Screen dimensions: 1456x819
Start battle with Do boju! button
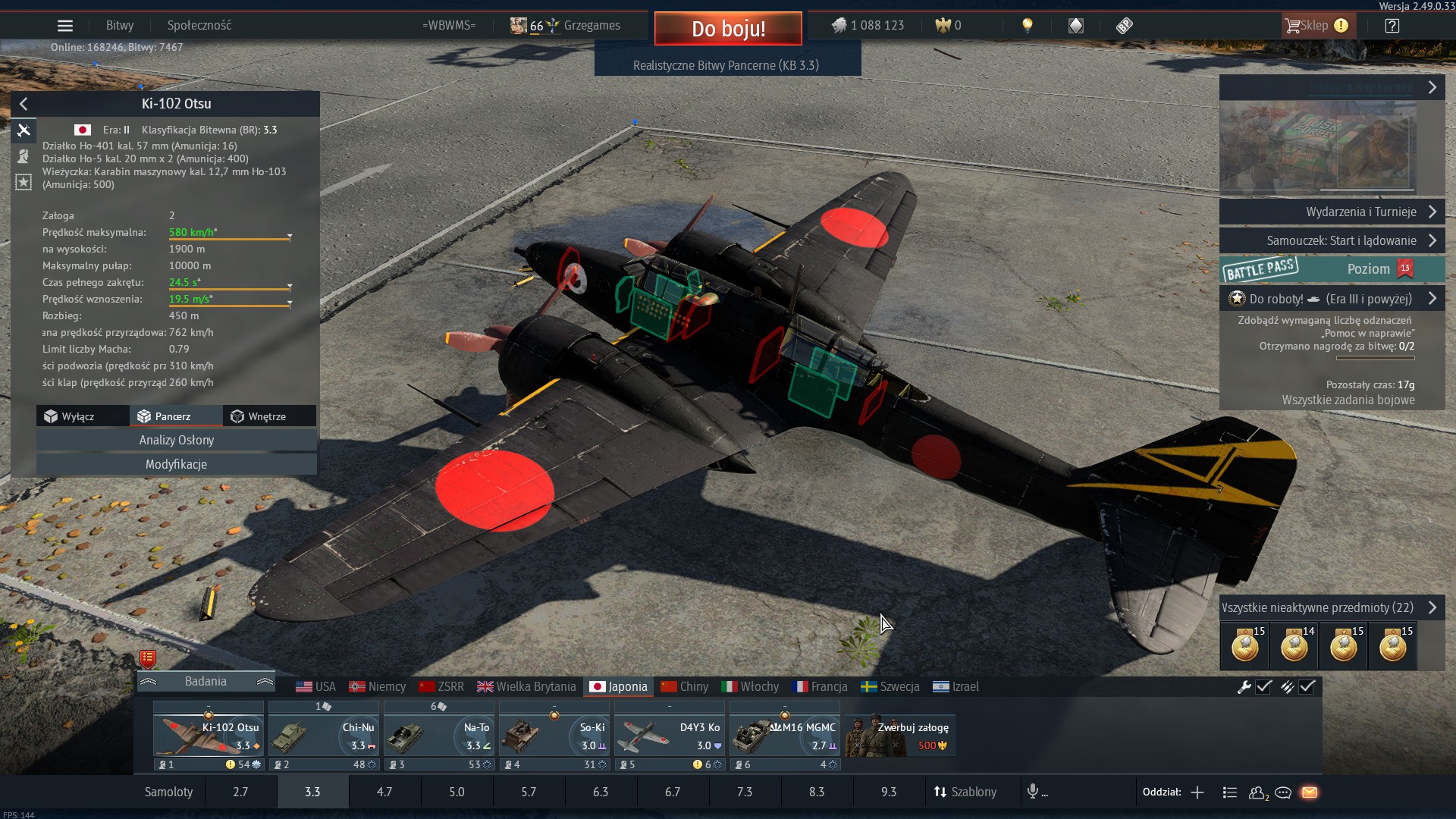[x=728, y=29]
